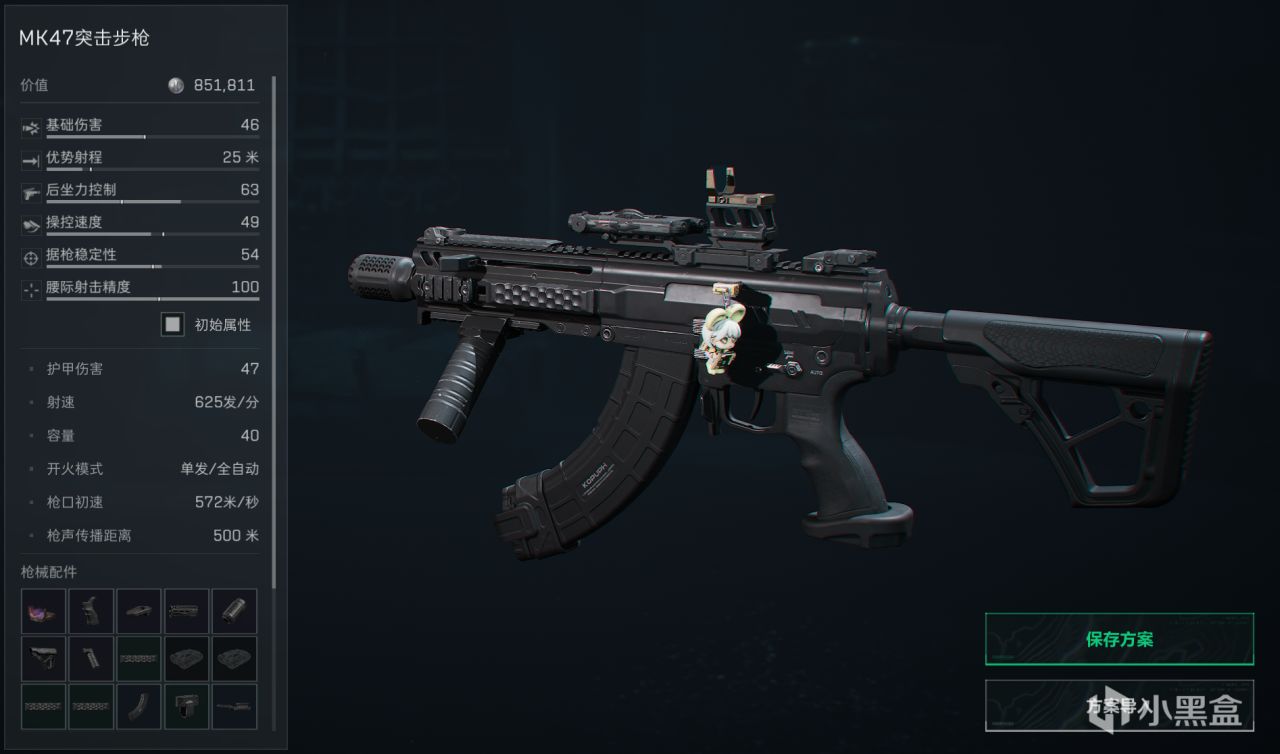Open the handguard attachment slot
Viewport: 1280px width, 754px height.
pos(187,610)
